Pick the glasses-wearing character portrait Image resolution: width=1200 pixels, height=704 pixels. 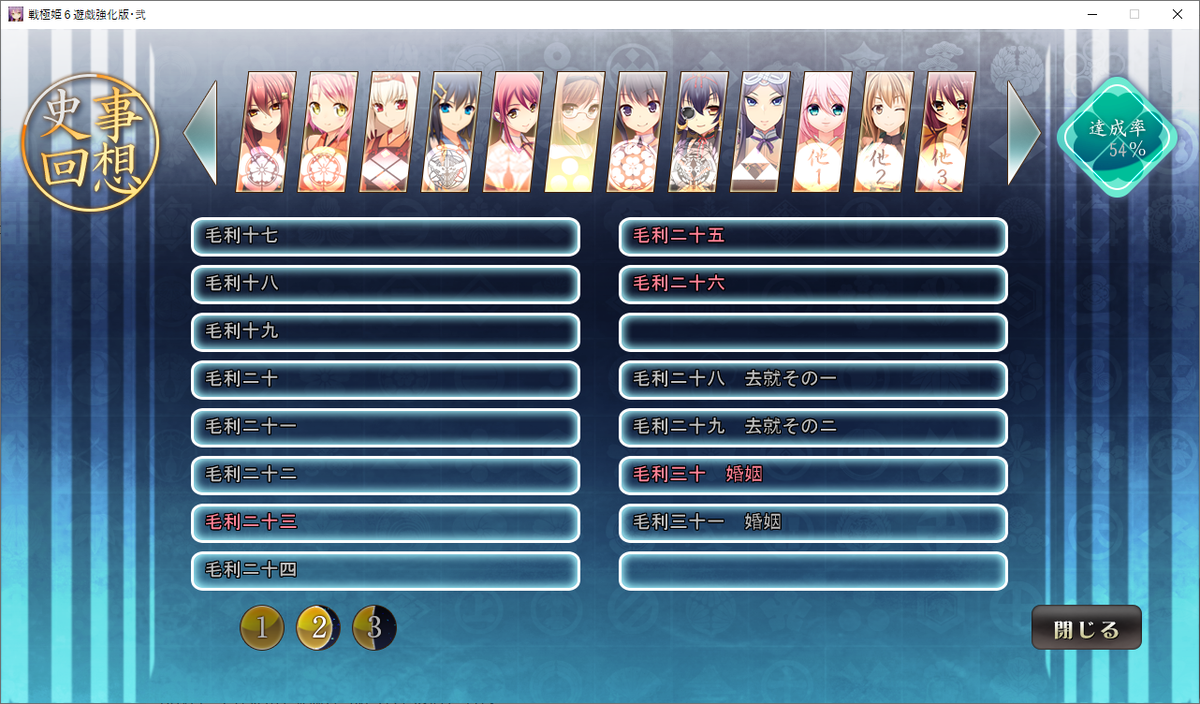coord(575,132)
